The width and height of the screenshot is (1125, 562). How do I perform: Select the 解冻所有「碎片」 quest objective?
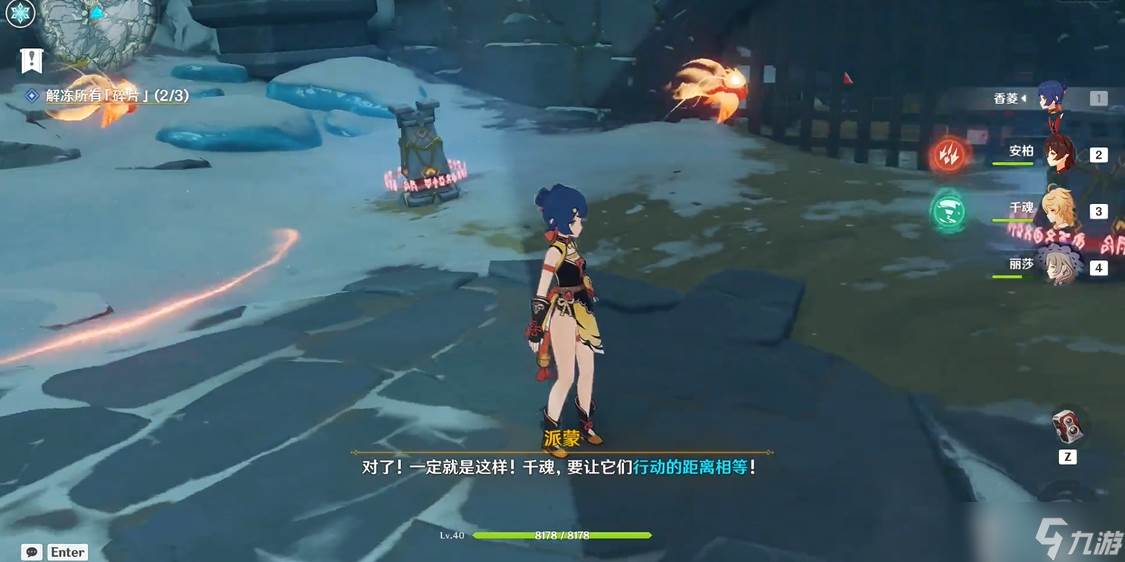click(x=110, y=94)
